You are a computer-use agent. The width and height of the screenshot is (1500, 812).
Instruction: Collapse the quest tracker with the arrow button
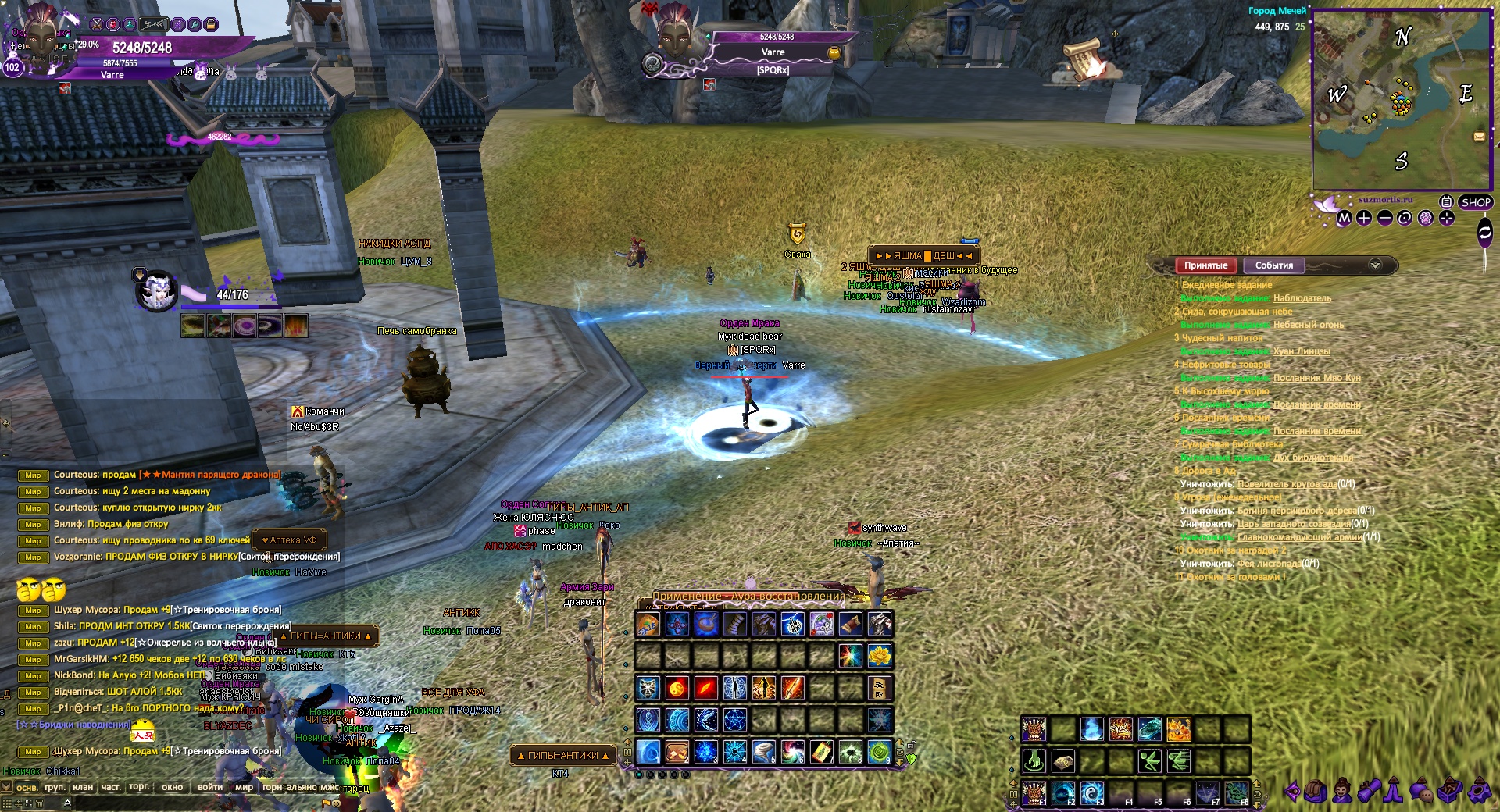[1375, 265]
